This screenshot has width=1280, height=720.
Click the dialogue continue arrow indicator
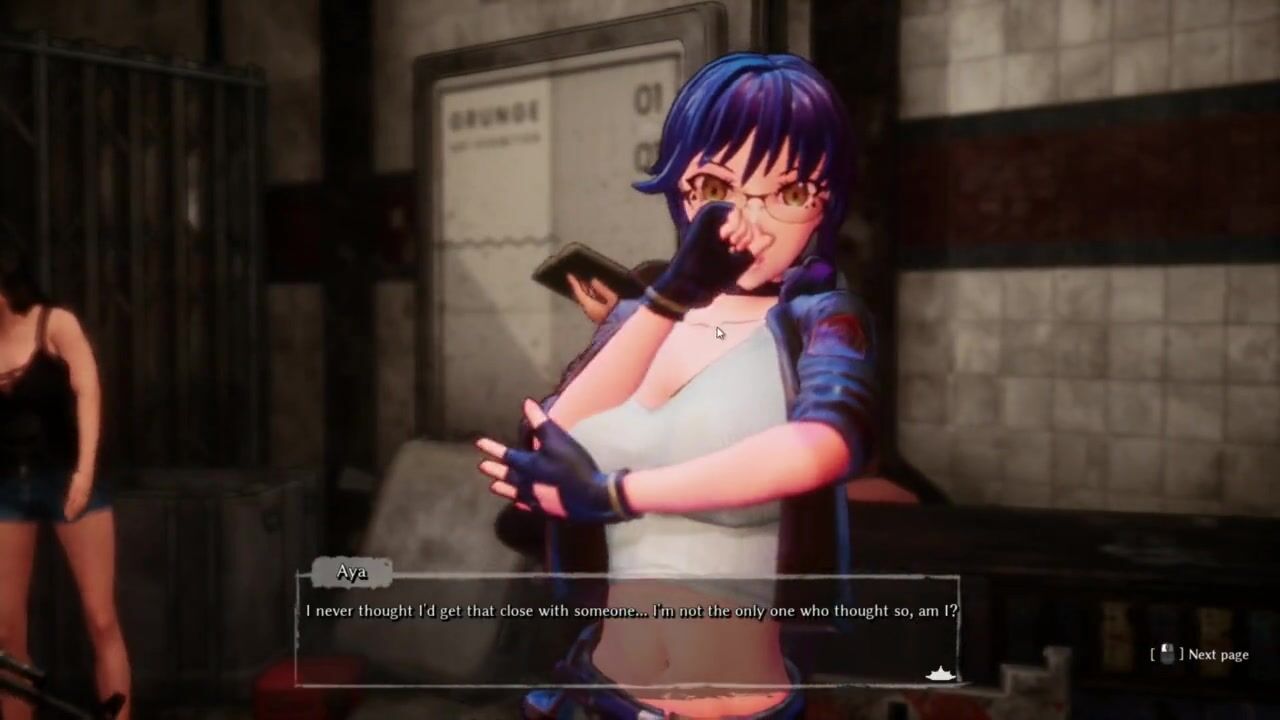[x=940, y=674]
